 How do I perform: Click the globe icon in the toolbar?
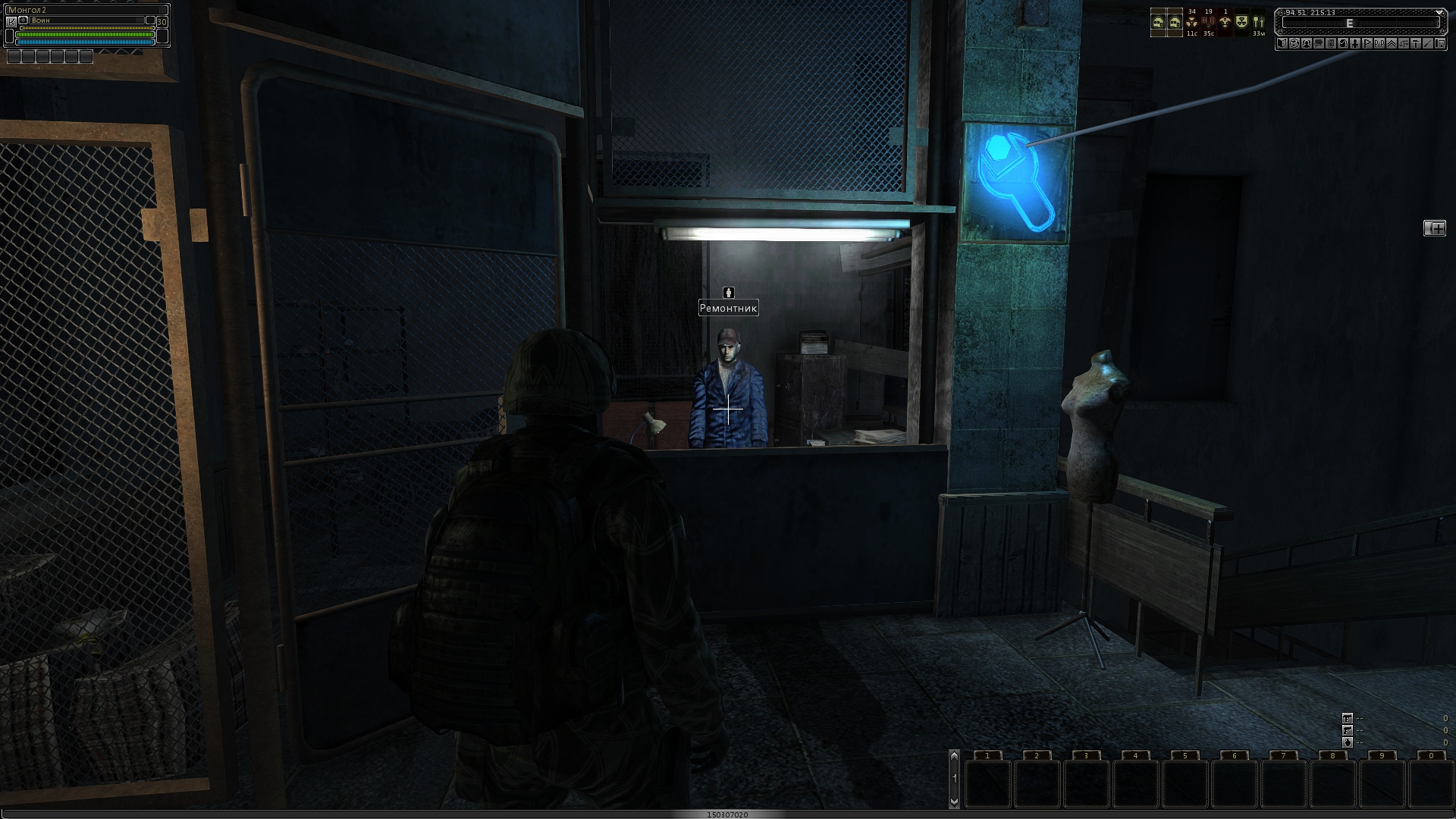click(1294, 43)
